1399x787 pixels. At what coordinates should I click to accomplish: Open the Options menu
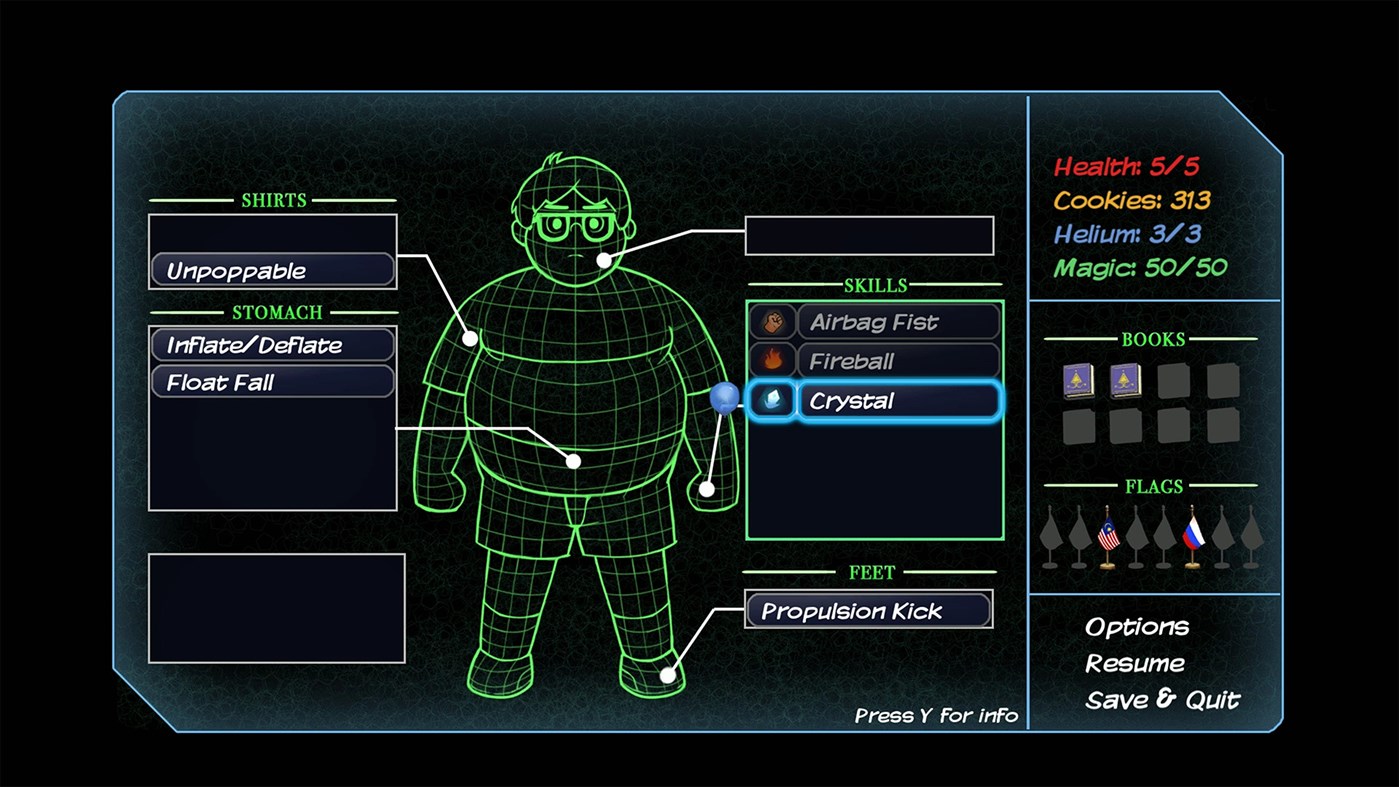coord(1137,627)
